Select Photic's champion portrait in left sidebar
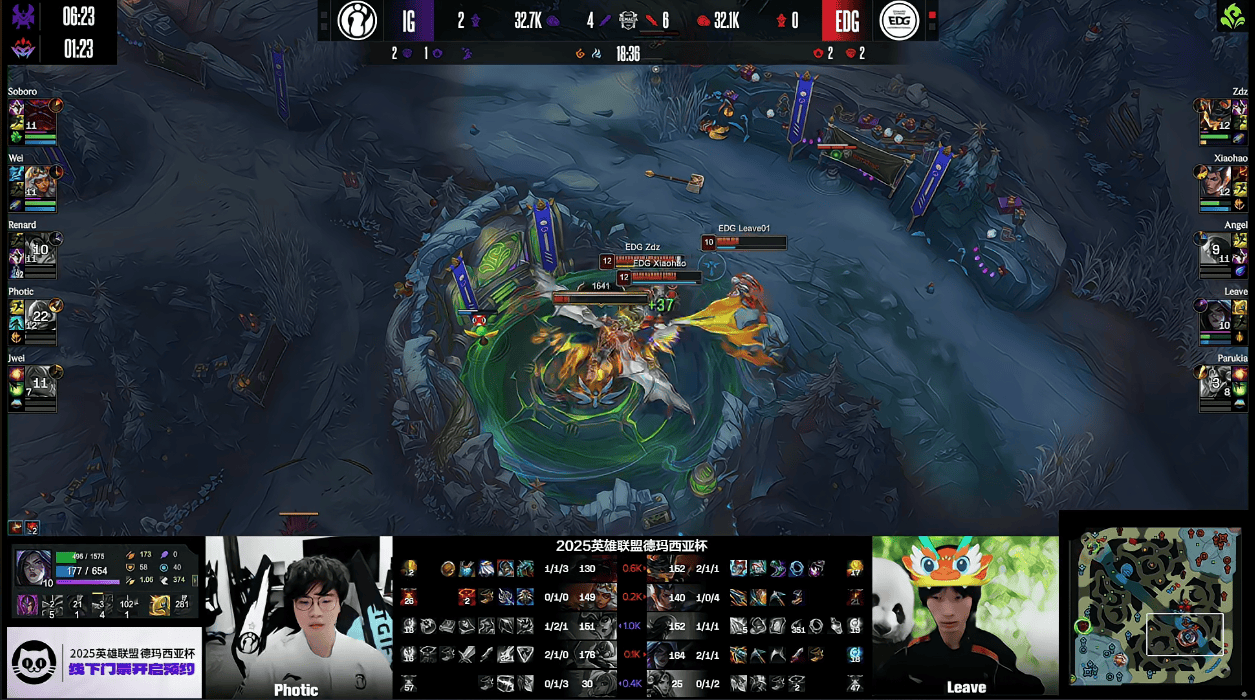Image resolution: width=1255 pixels, height=700 pixels. 40,316
